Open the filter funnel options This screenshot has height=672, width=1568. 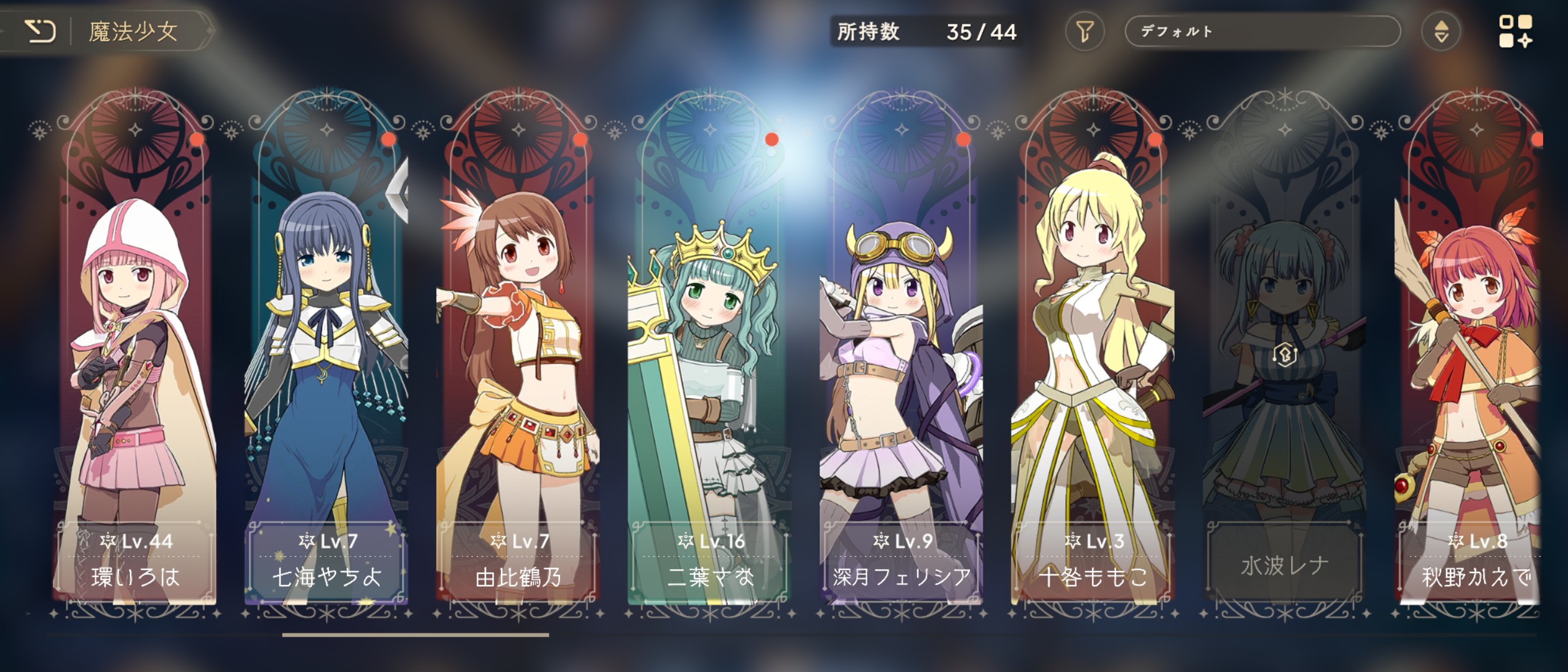(x=1085, y=31)
